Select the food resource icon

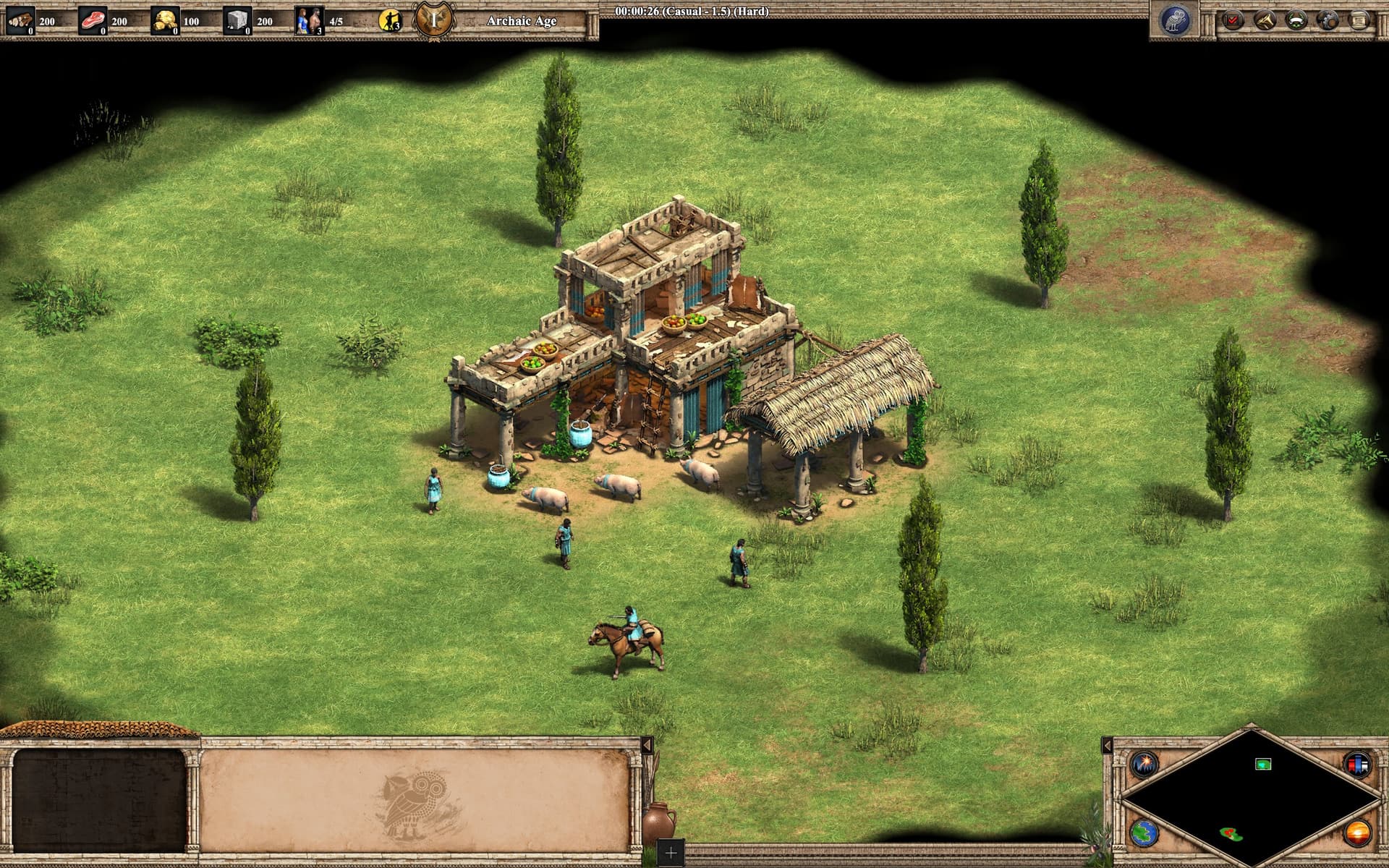coord(92,21)
